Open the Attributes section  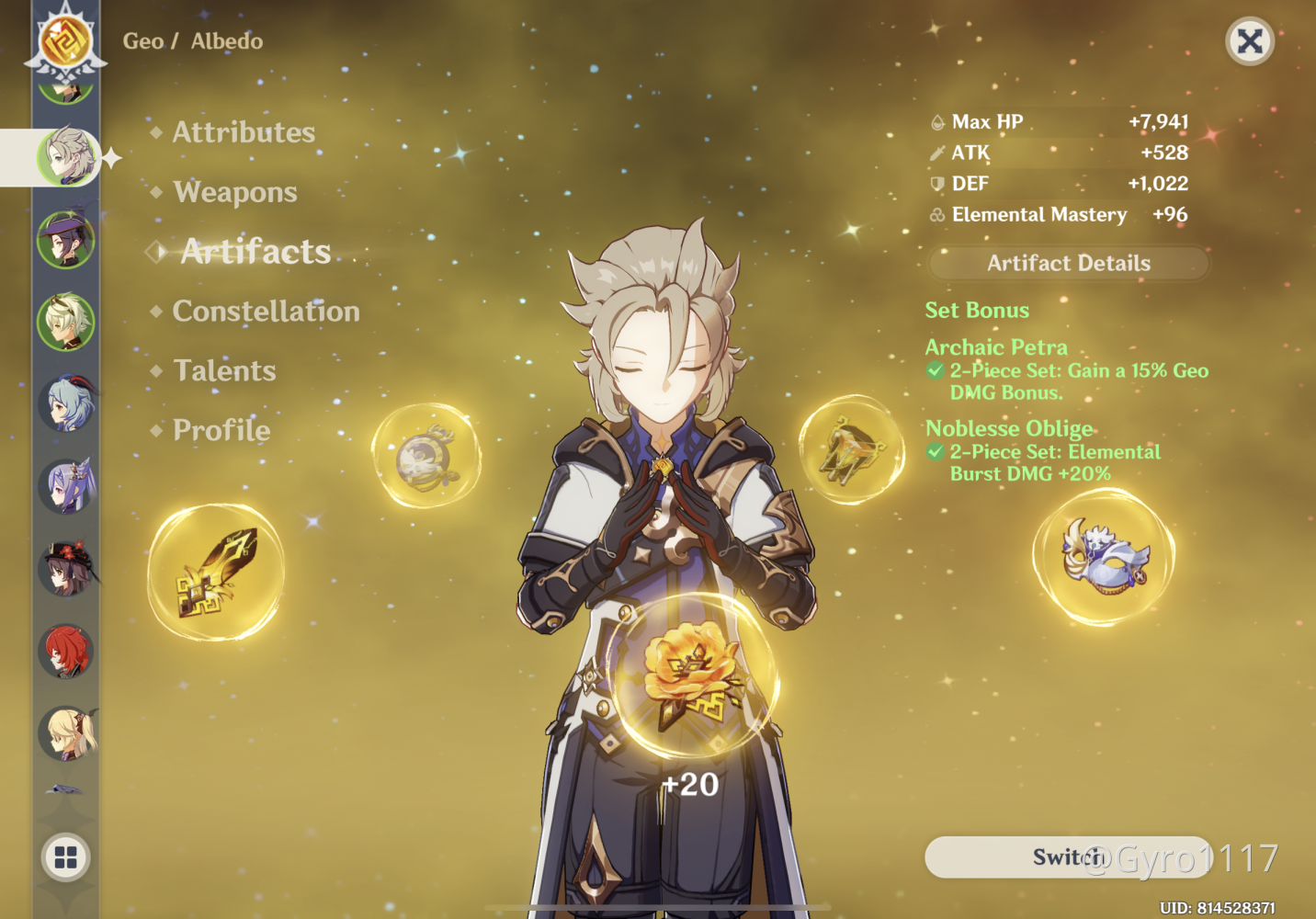(x=244, y=132)
